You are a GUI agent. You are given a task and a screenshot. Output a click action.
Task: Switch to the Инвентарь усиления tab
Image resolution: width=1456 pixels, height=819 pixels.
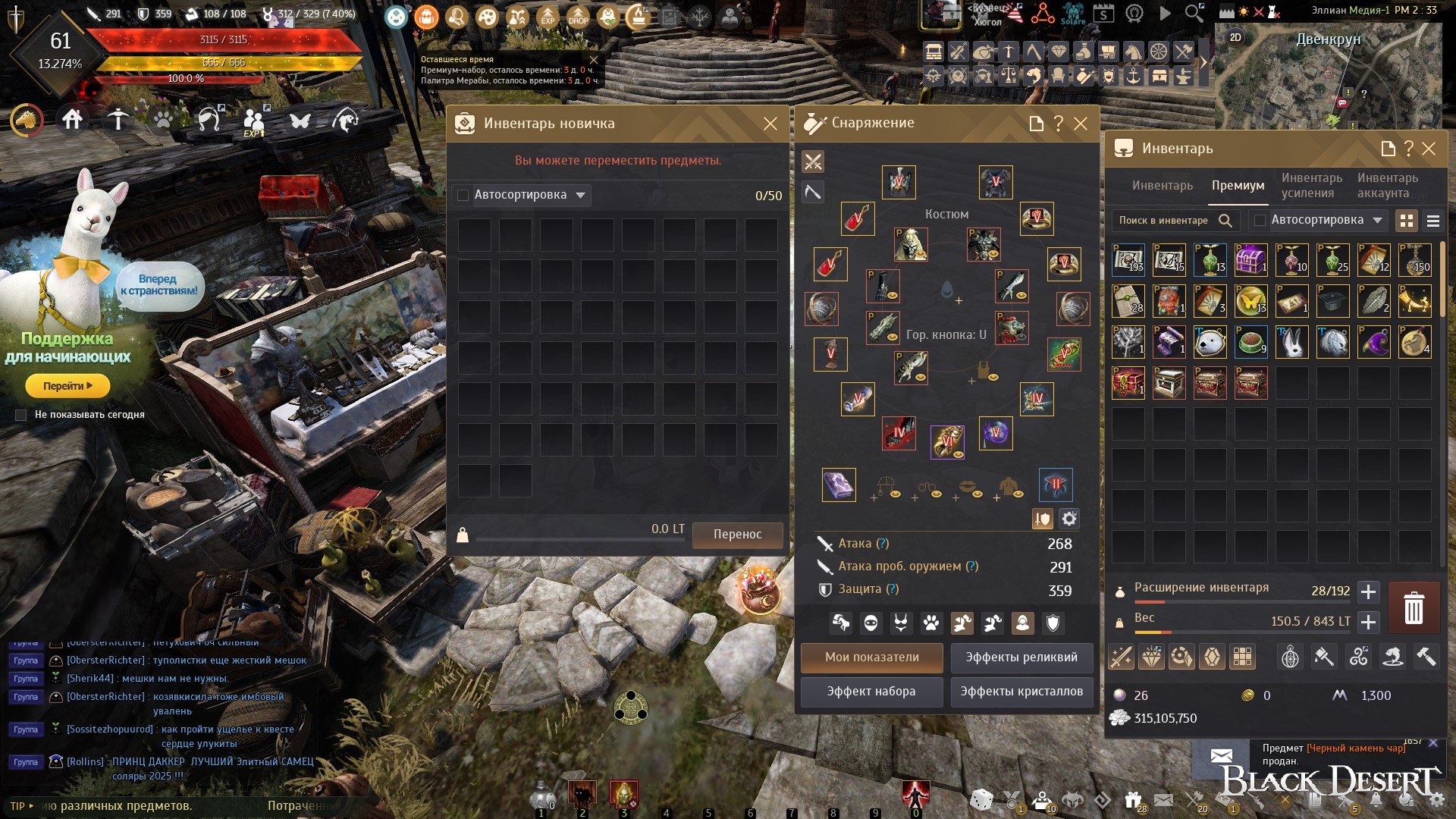(1311, 186)
